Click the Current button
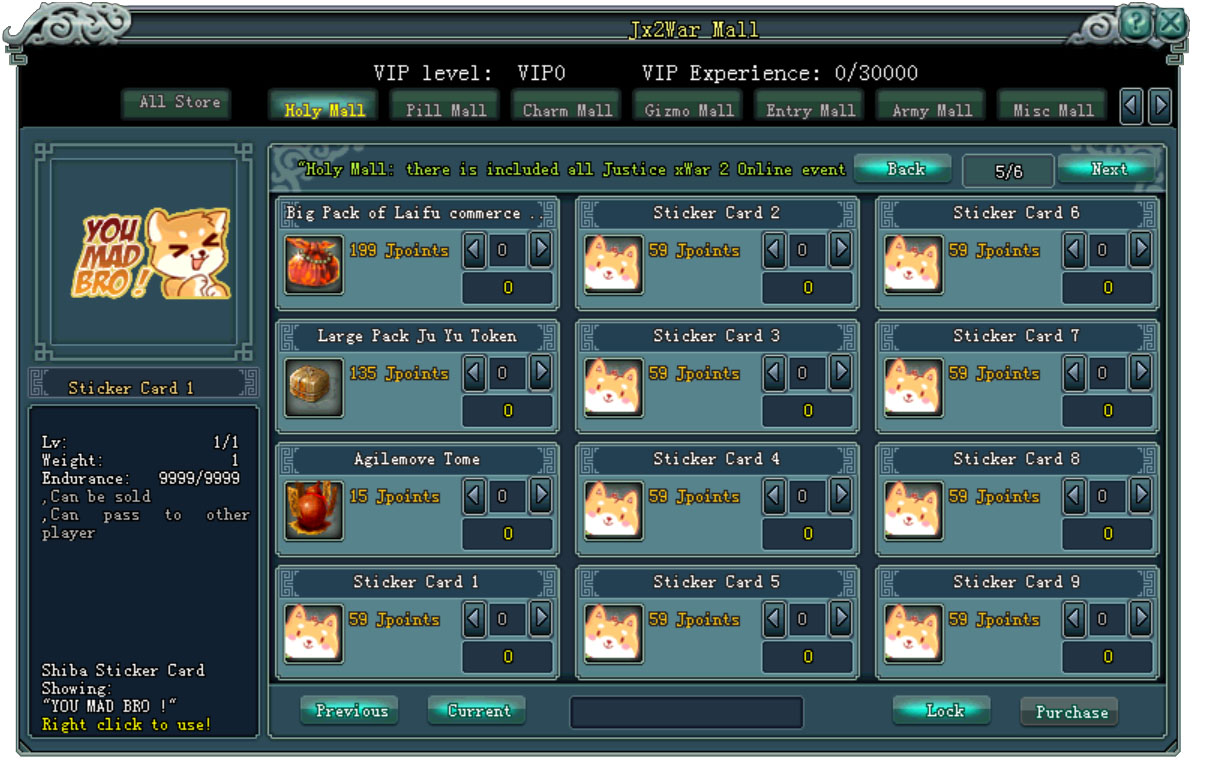The height and width of the screenshot is (765, 1209). [x=478, y=711]
